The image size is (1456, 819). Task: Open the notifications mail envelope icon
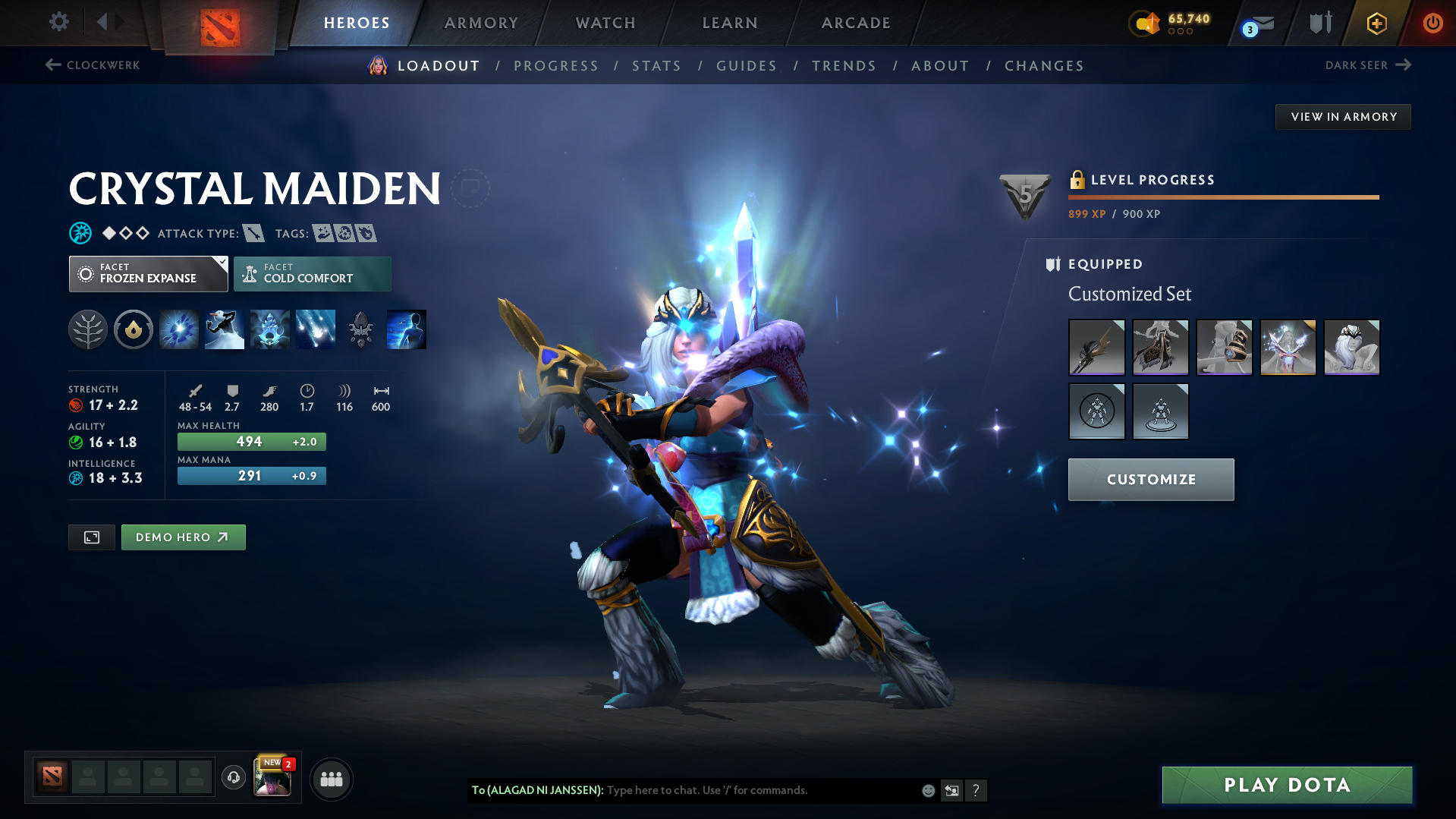coord(1264,24)
